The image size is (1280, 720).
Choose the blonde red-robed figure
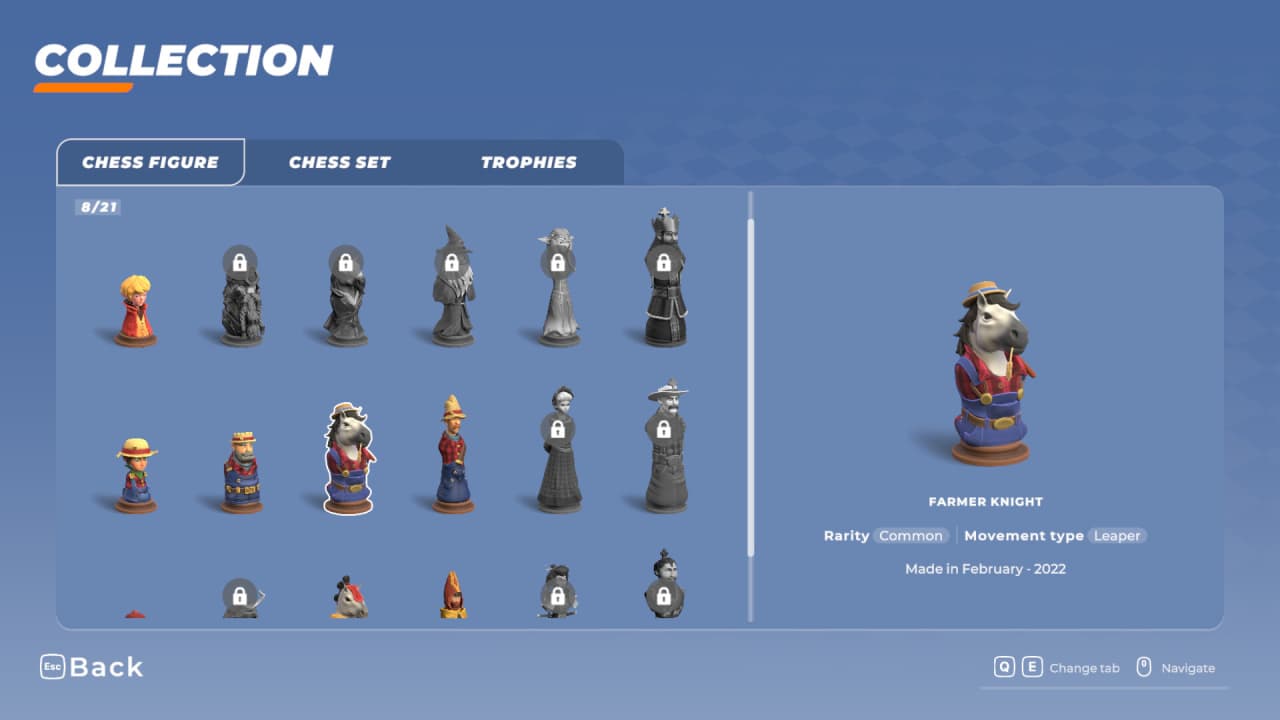point(135,311)
